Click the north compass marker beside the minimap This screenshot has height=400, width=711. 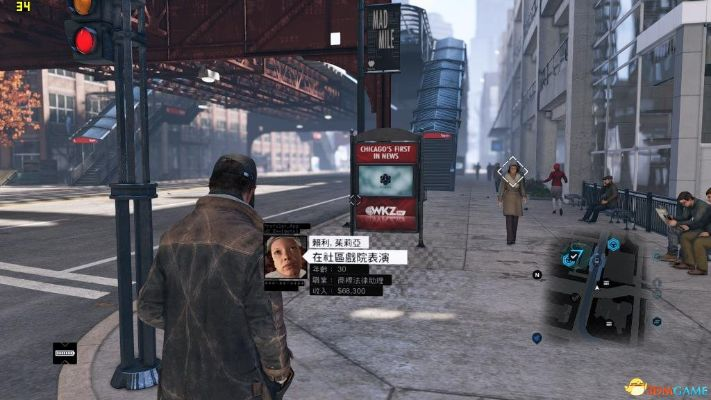(537, 274)
